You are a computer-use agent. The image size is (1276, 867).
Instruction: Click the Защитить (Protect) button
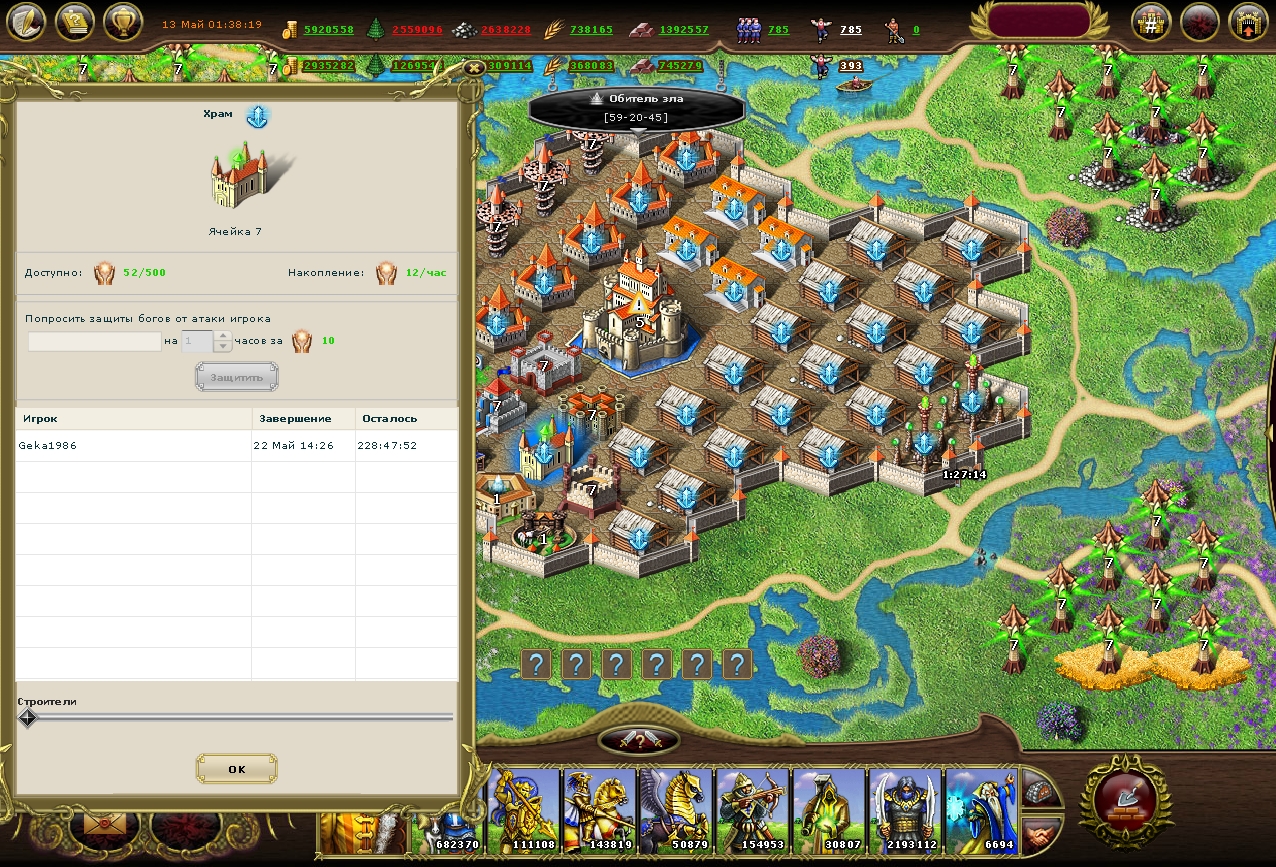(236, 377)
